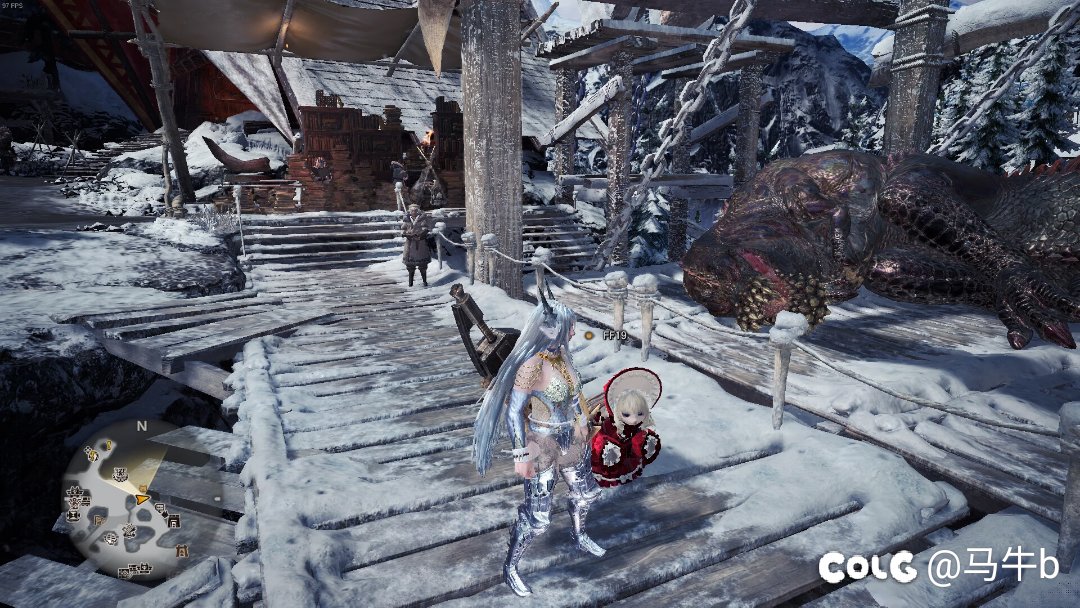
Task: Choose the orange flag marker on minimap
Action: coord(98,521)
